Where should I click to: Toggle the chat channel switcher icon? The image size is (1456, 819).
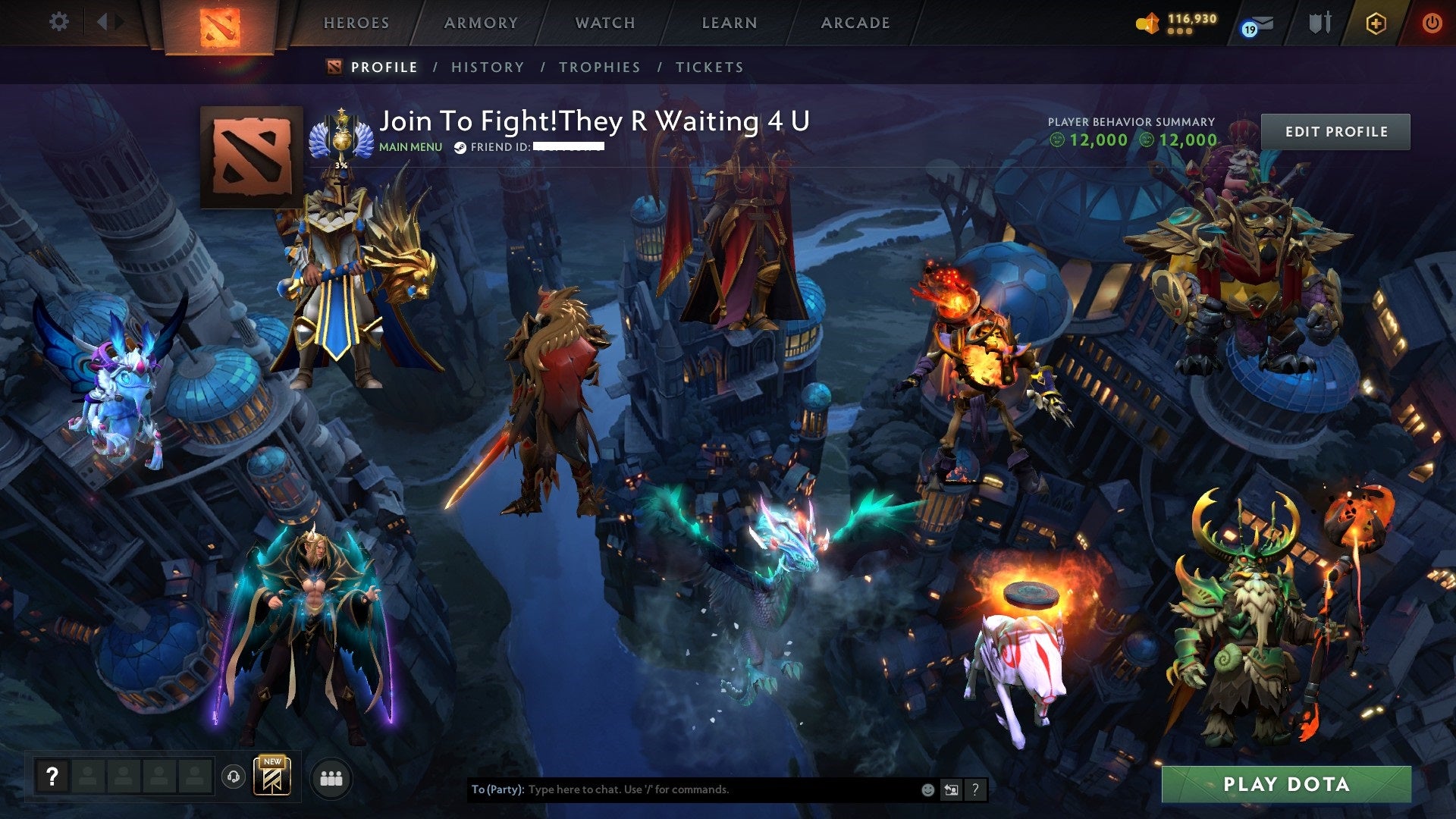pyautogui.click(x=951, y=789)
